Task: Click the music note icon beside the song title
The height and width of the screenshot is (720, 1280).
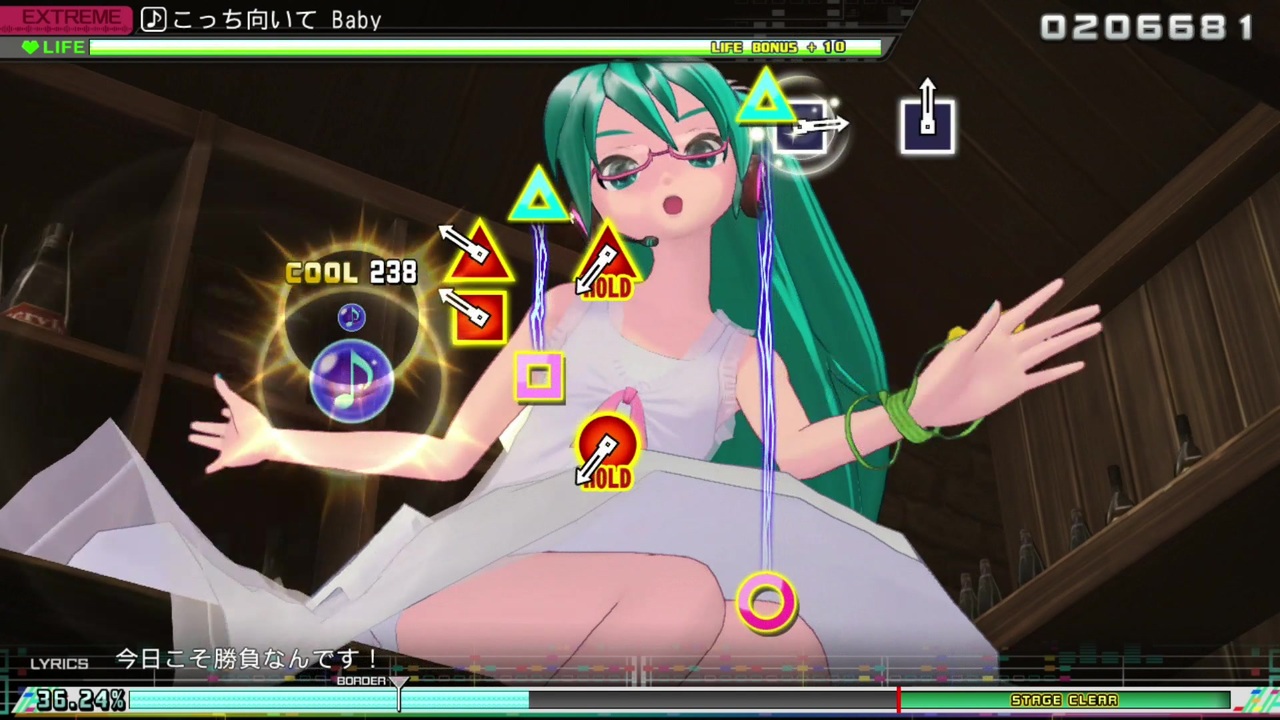Action: point(153,19)
